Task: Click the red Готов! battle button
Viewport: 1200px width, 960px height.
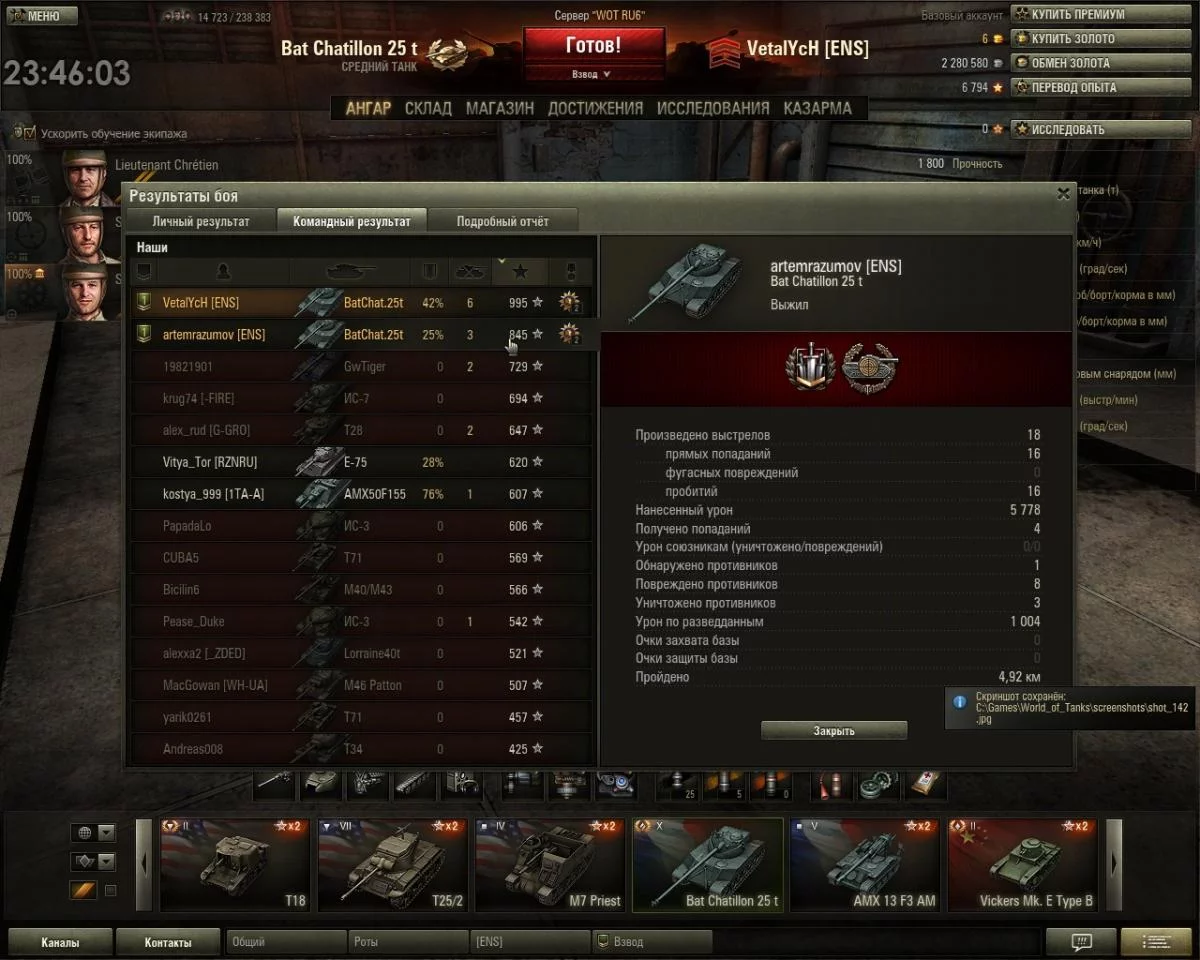Action: coord(593,47)
